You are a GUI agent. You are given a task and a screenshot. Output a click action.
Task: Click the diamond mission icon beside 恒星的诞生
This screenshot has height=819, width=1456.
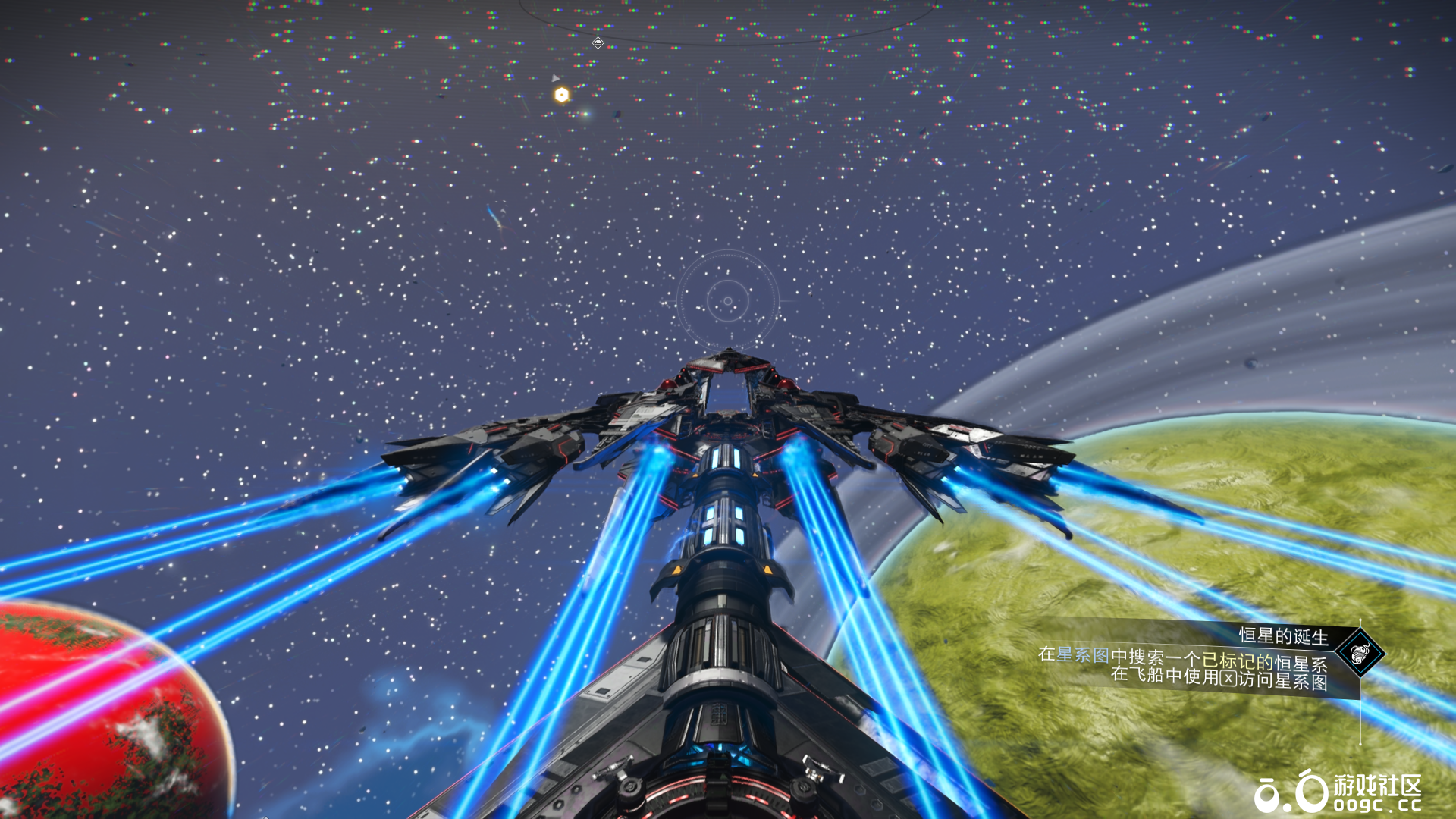[1360, 652]
